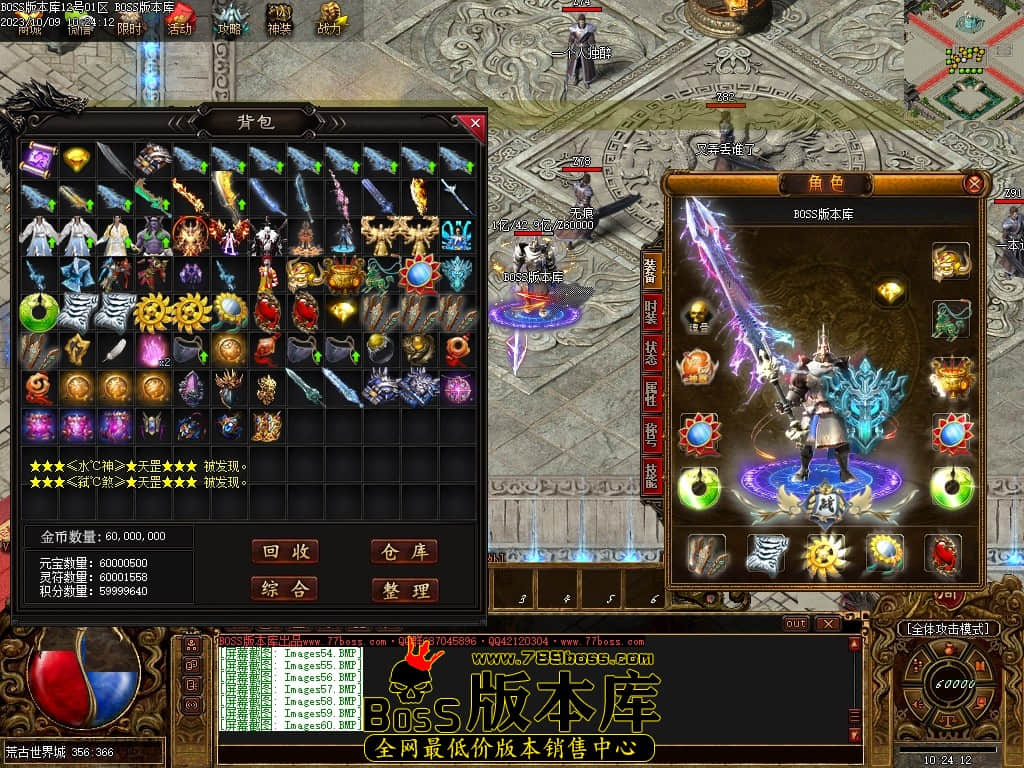The height and width of the screenshot is (768, 1024).
Task: Close the 角色 character panel
Action: [x=973, y=184]
